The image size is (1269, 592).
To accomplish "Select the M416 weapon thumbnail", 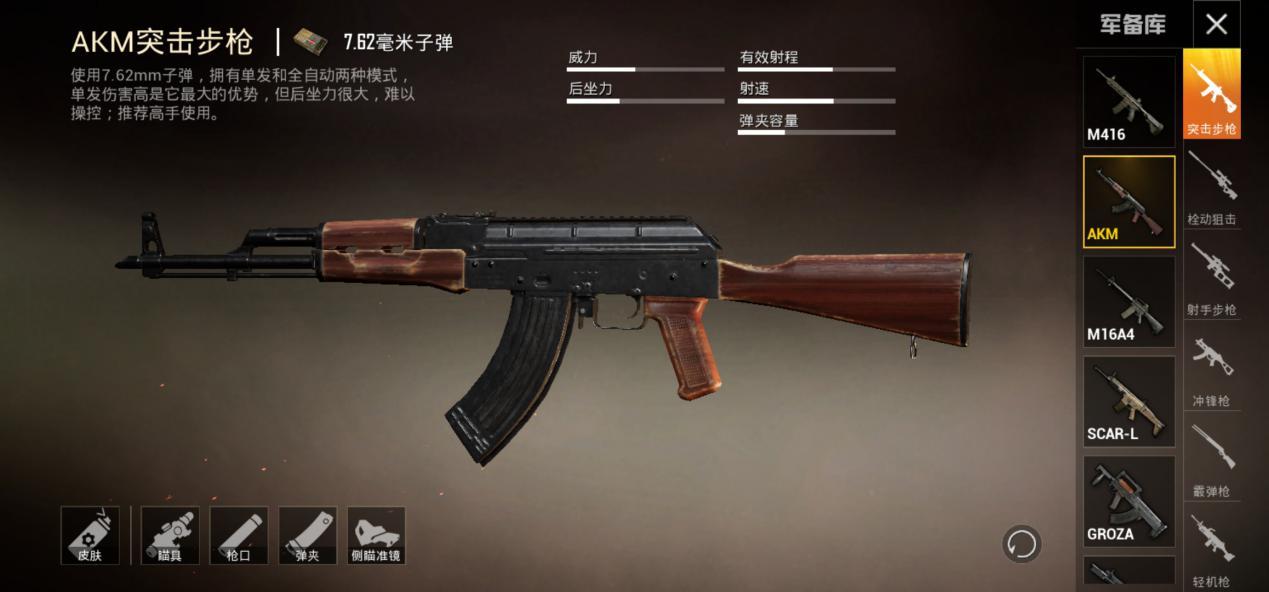I will point(1129,102).
